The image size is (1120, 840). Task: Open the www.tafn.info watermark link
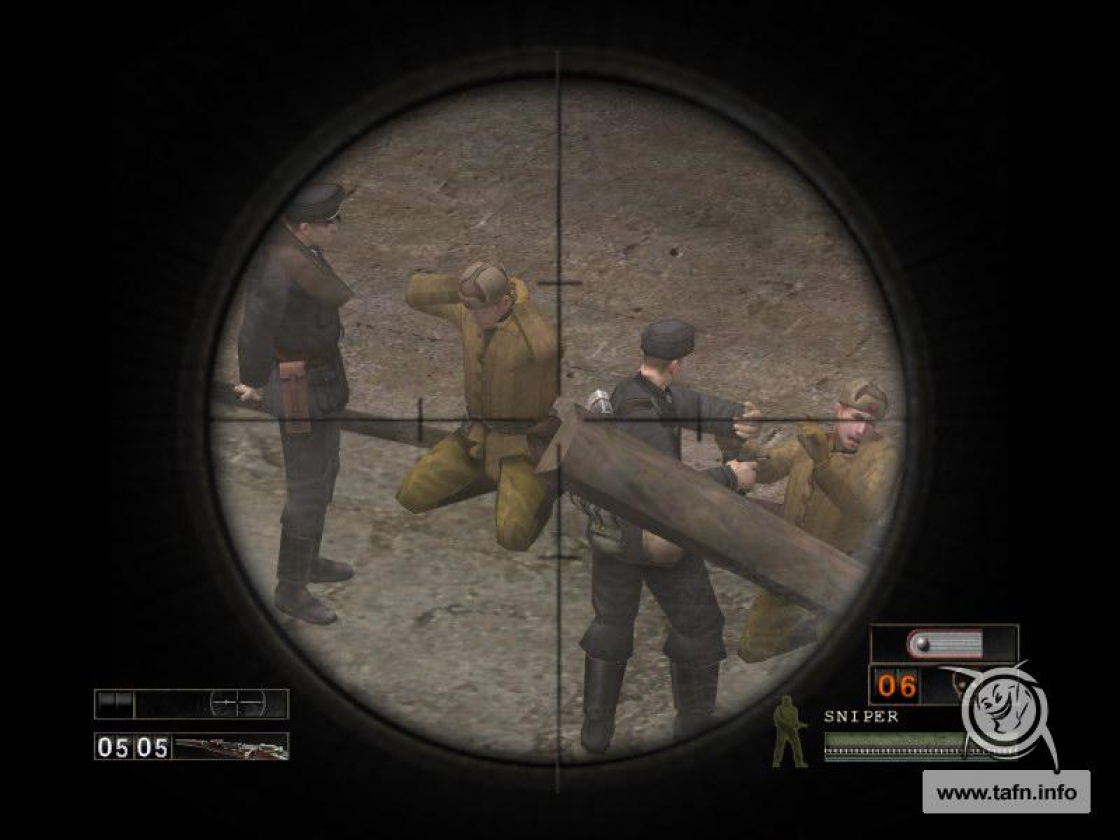pos(1006,793)
